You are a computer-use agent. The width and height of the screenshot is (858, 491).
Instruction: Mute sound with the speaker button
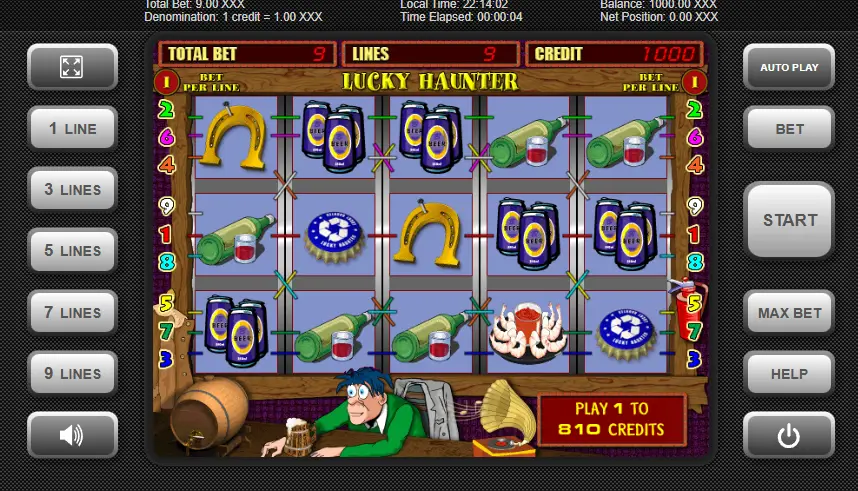(x=72, y=435)
